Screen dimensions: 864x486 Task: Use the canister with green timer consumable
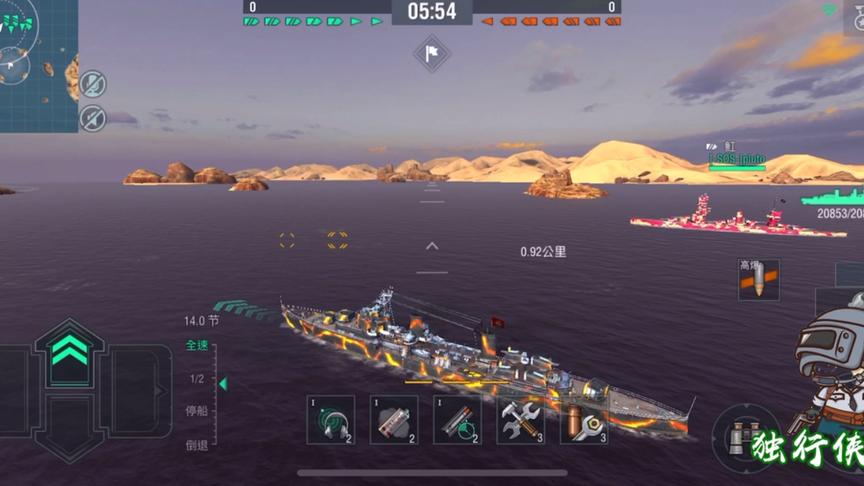tap(457, 419)
